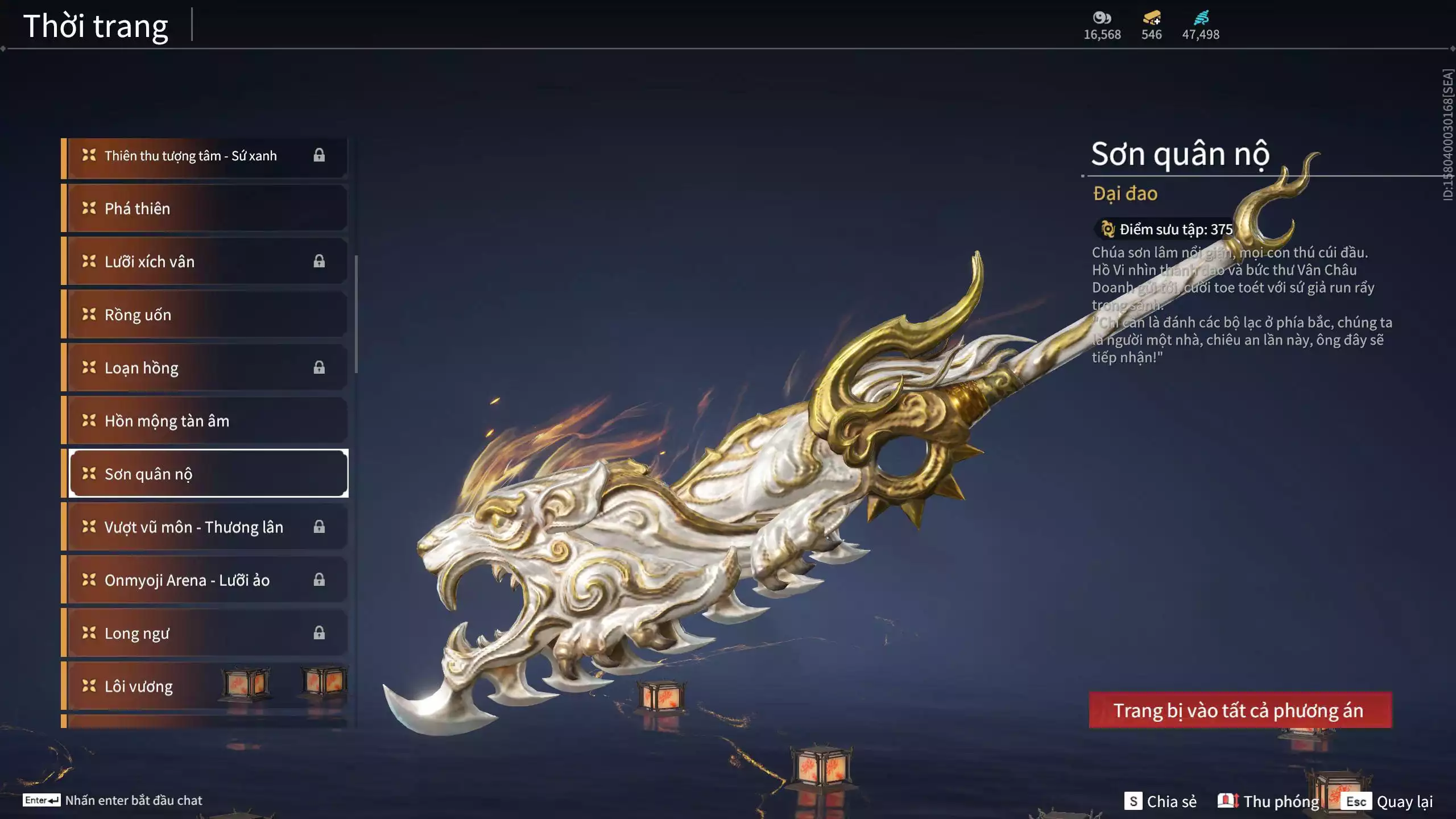The width and height of the screenshot is (1456, 819).
Task: Click the medal icon beside Điểm sưu tập: 375
Action: 1107,229
